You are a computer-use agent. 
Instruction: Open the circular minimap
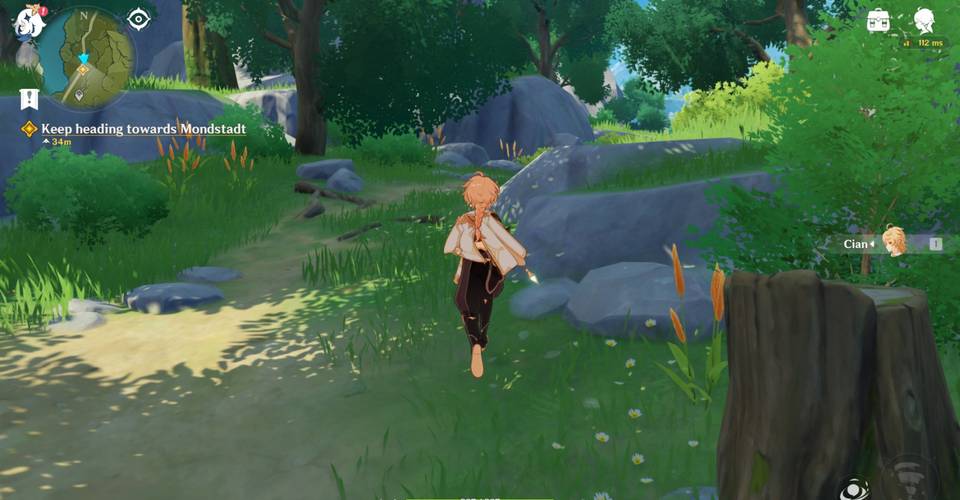click(88, 56)
